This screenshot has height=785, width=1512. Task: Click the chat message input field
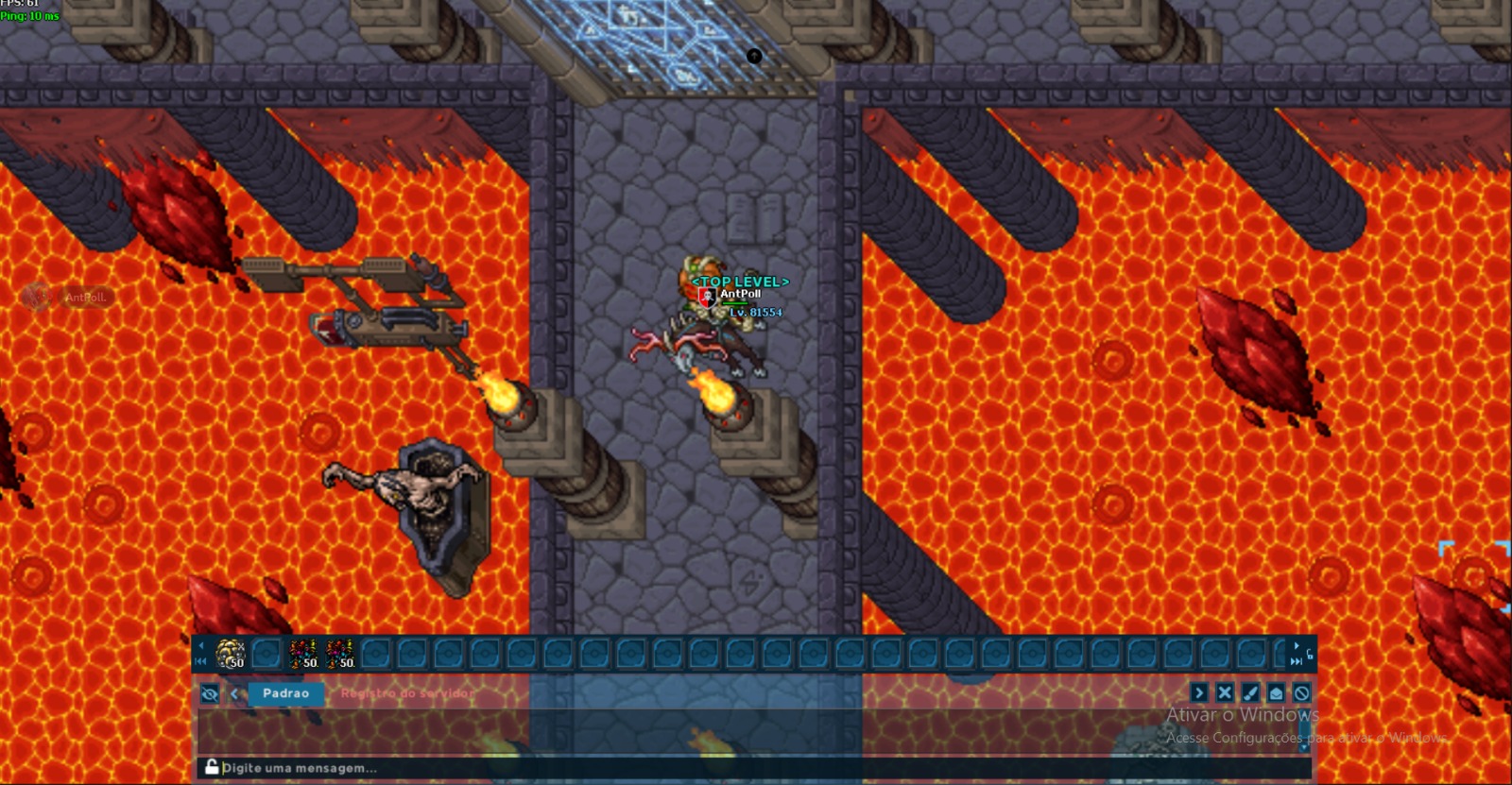pos(661,768)
